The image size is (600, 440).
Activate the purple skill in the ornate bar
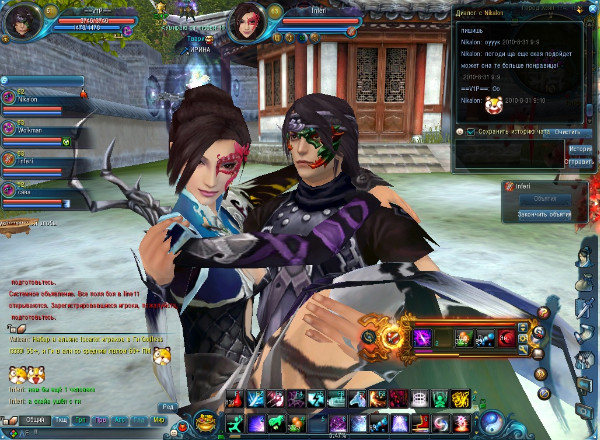[421, 338]
